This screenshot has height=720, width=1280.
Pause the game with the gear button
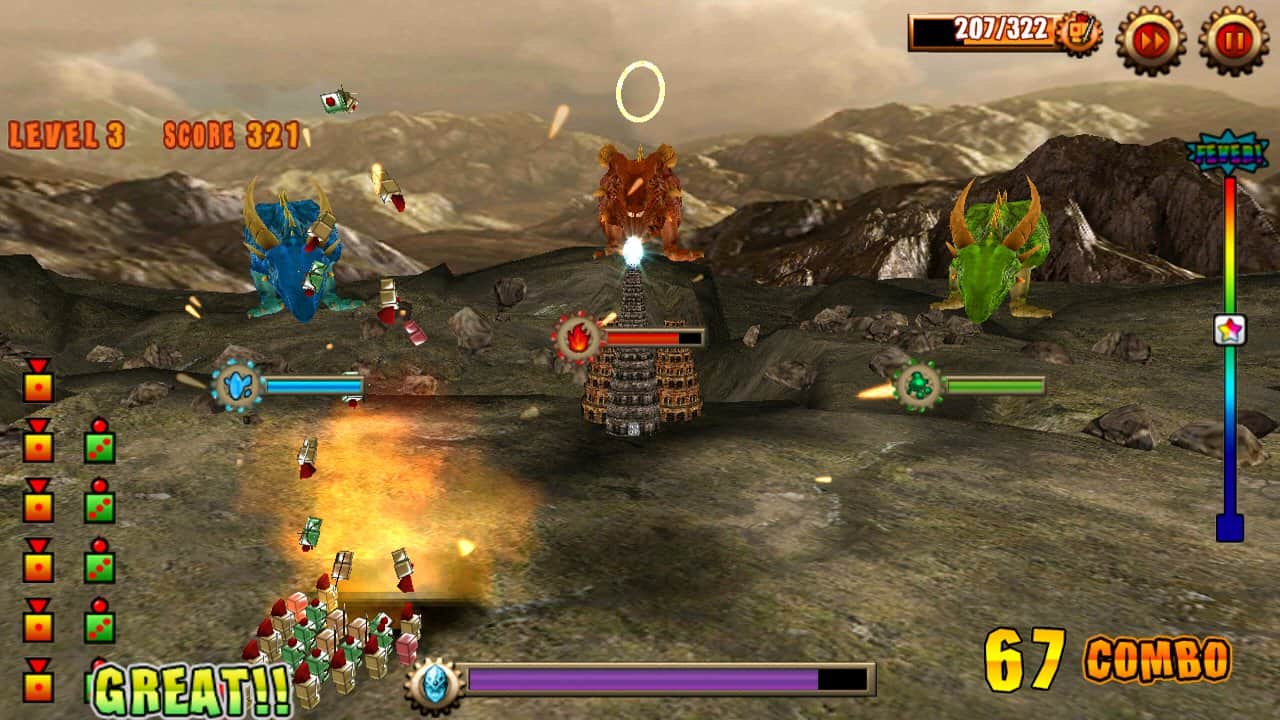coord(1233,41)
